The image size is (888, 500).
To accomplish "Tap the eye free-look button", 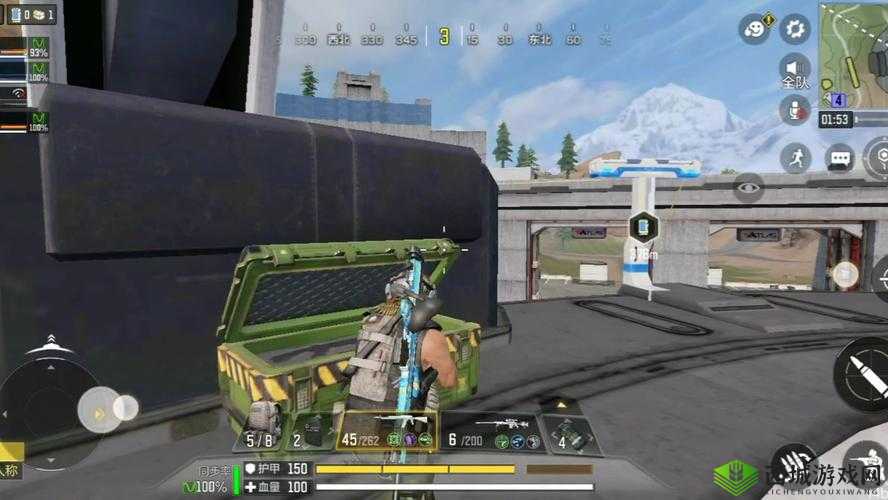I will (748, 186).
